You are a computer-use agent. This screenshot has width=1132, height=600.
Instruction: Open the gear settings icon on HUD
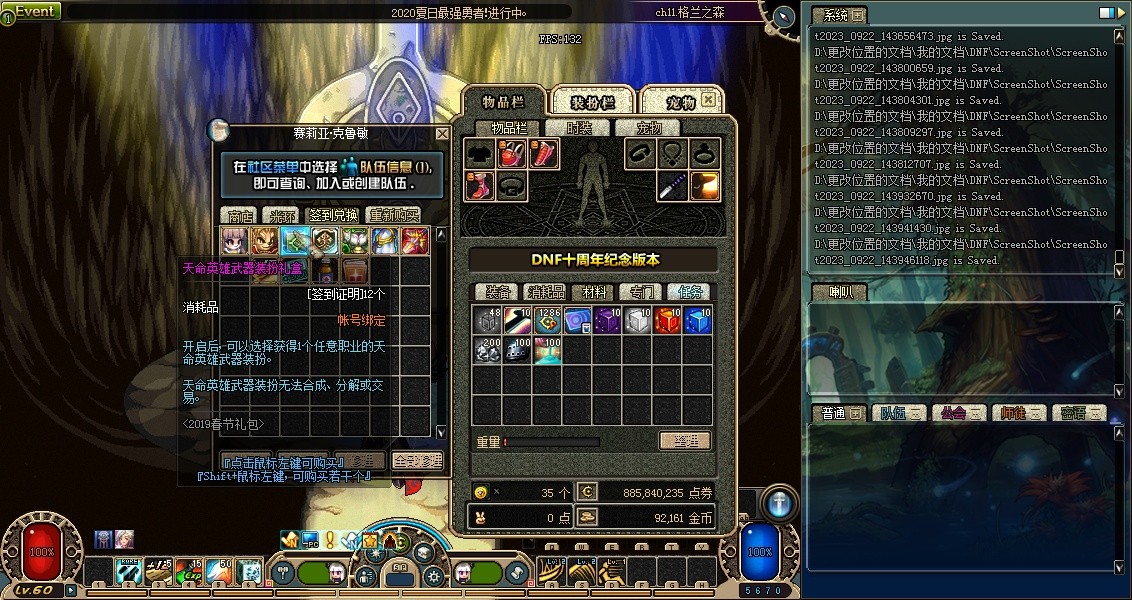[x=433, y=575]
